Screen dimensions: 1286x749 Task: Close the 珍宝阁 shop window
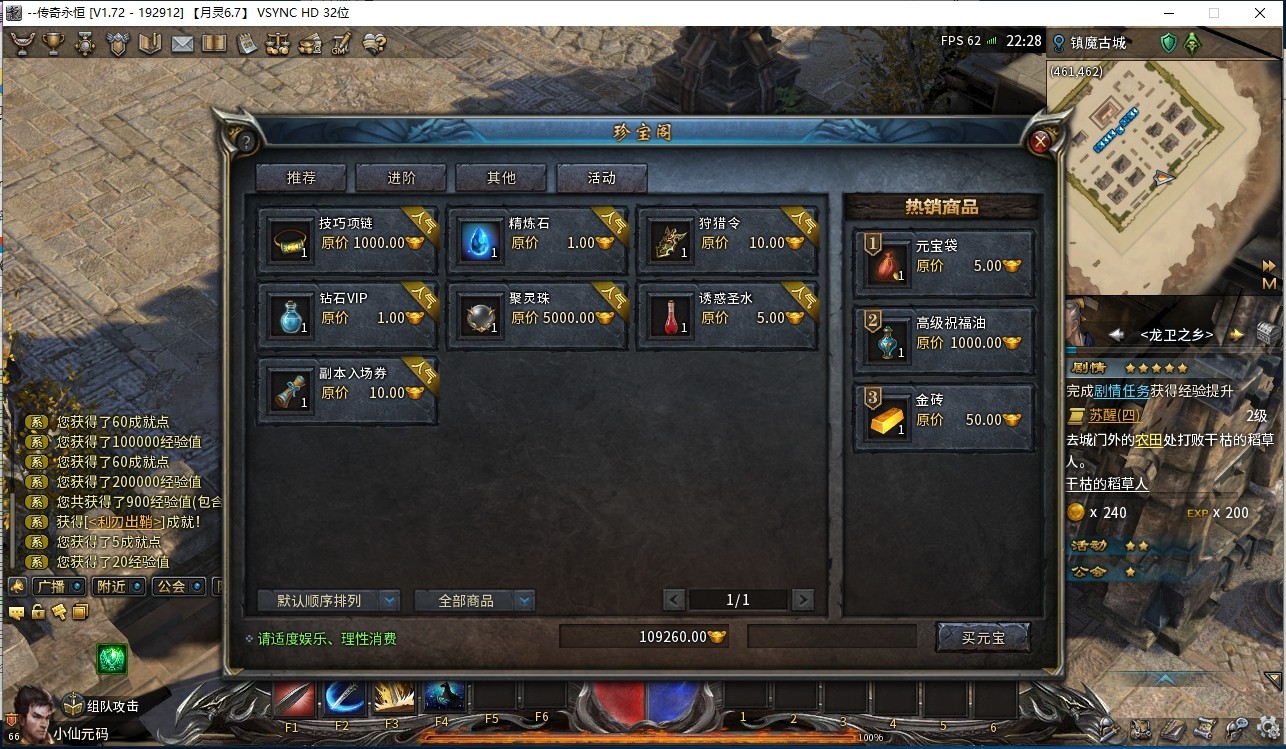point(1040,142)
